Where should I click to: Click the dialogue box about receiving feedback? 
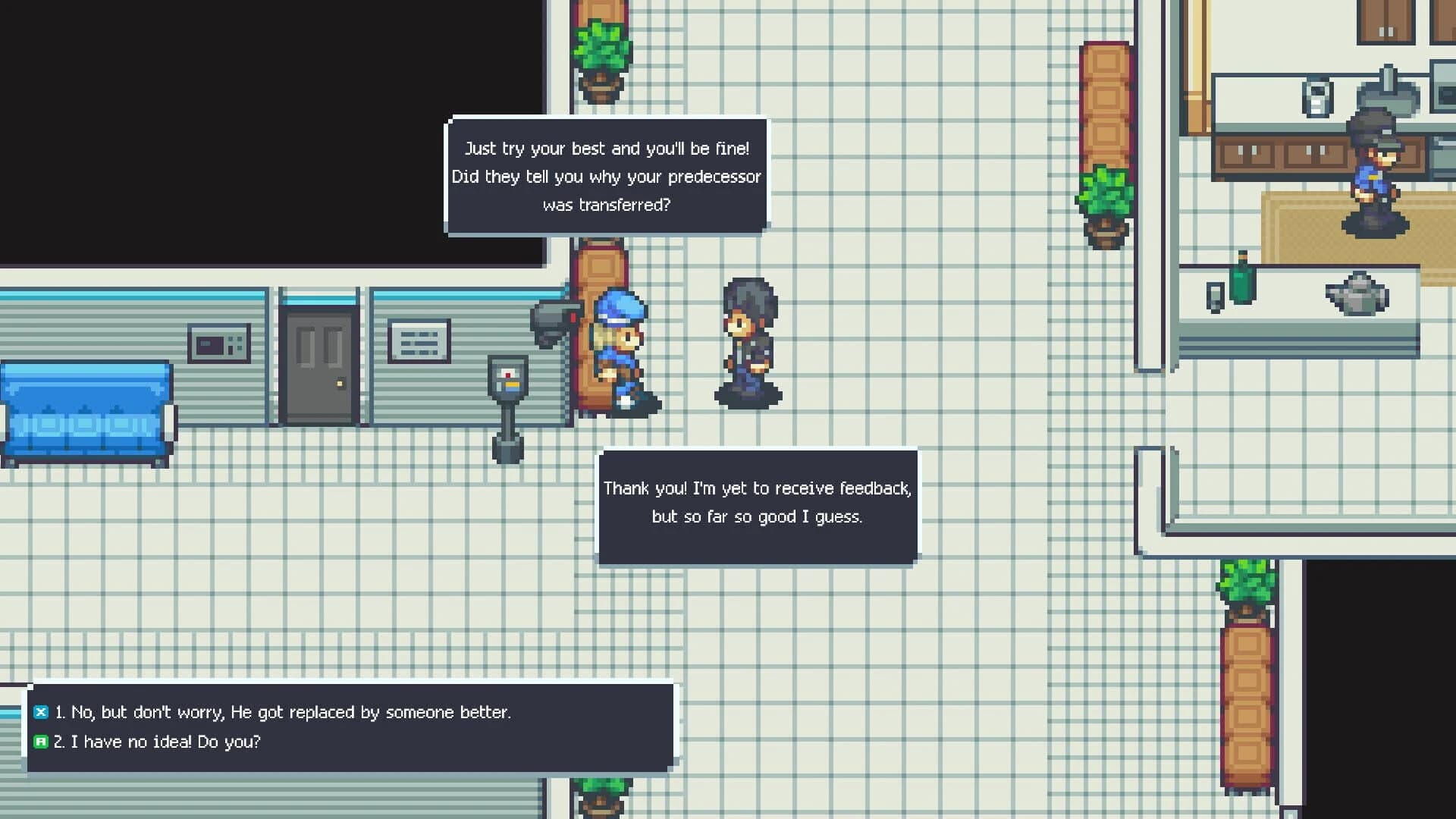pyautogui.click(x=757, y=503)
